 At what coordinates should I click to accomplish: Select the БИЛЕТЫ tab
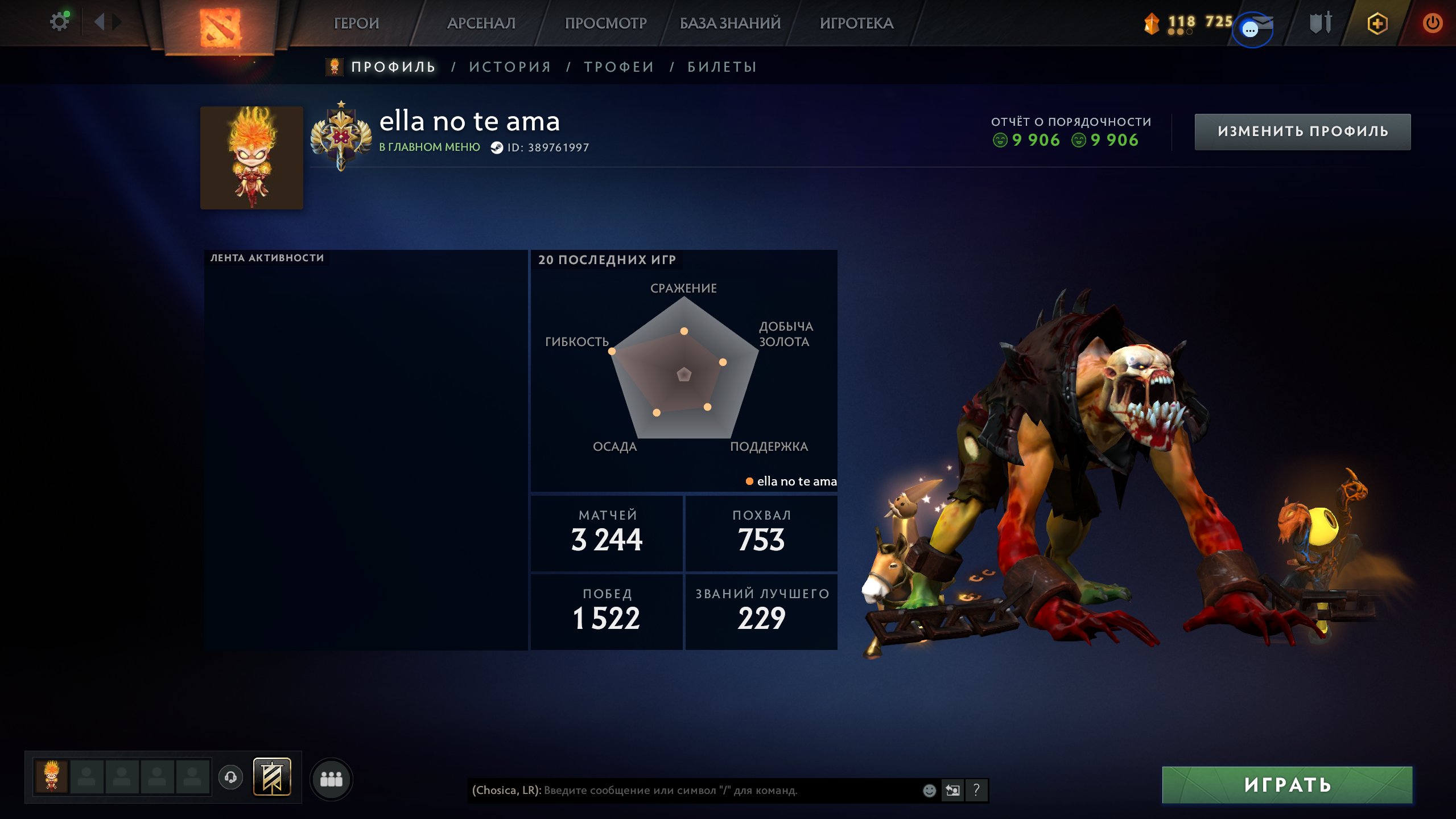coord(722,67)
